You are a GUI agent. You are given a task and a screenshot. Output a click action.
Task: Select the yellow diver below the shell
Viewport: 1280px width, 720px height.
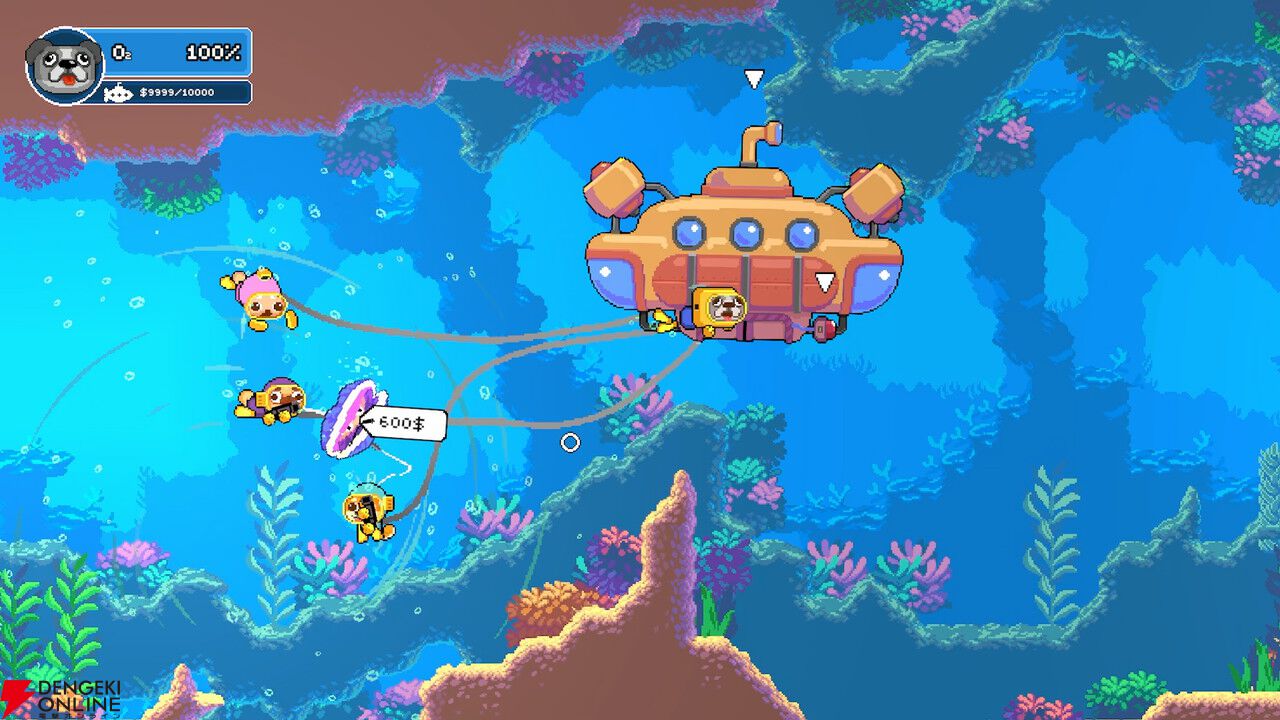(368, 513)
